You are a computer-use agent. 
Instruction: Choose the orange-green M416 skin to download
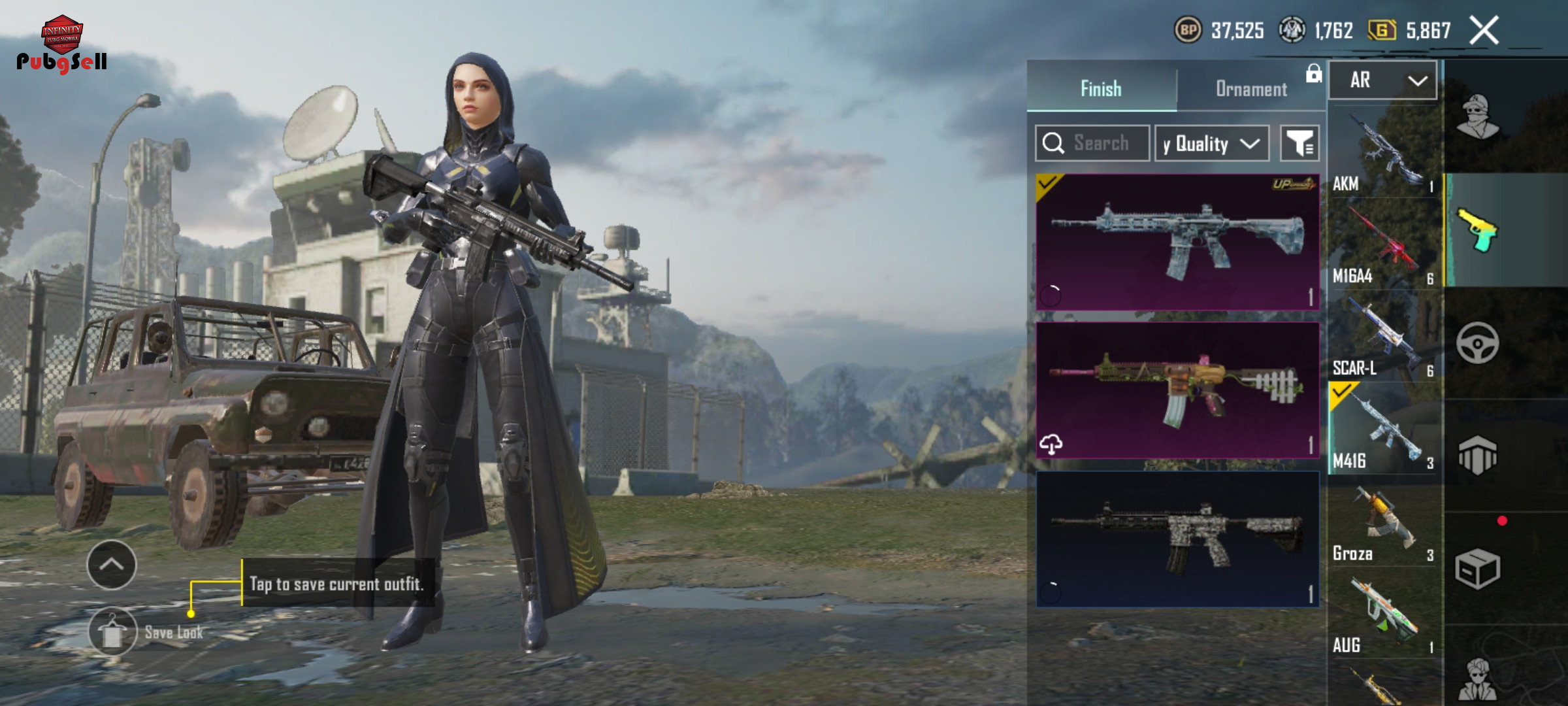click(x=1177, y=390)
